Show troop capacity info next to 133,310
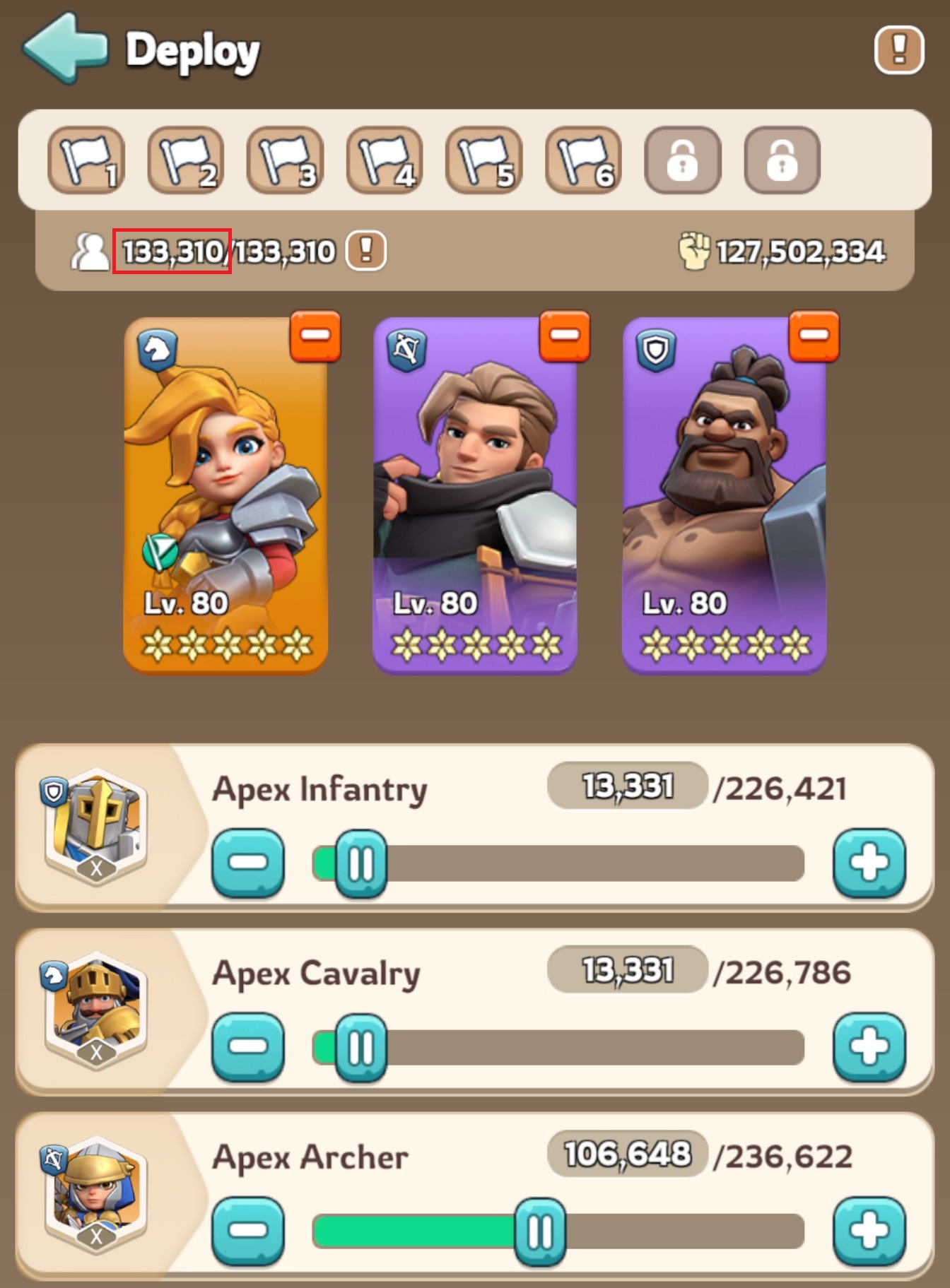 point(366,250)
